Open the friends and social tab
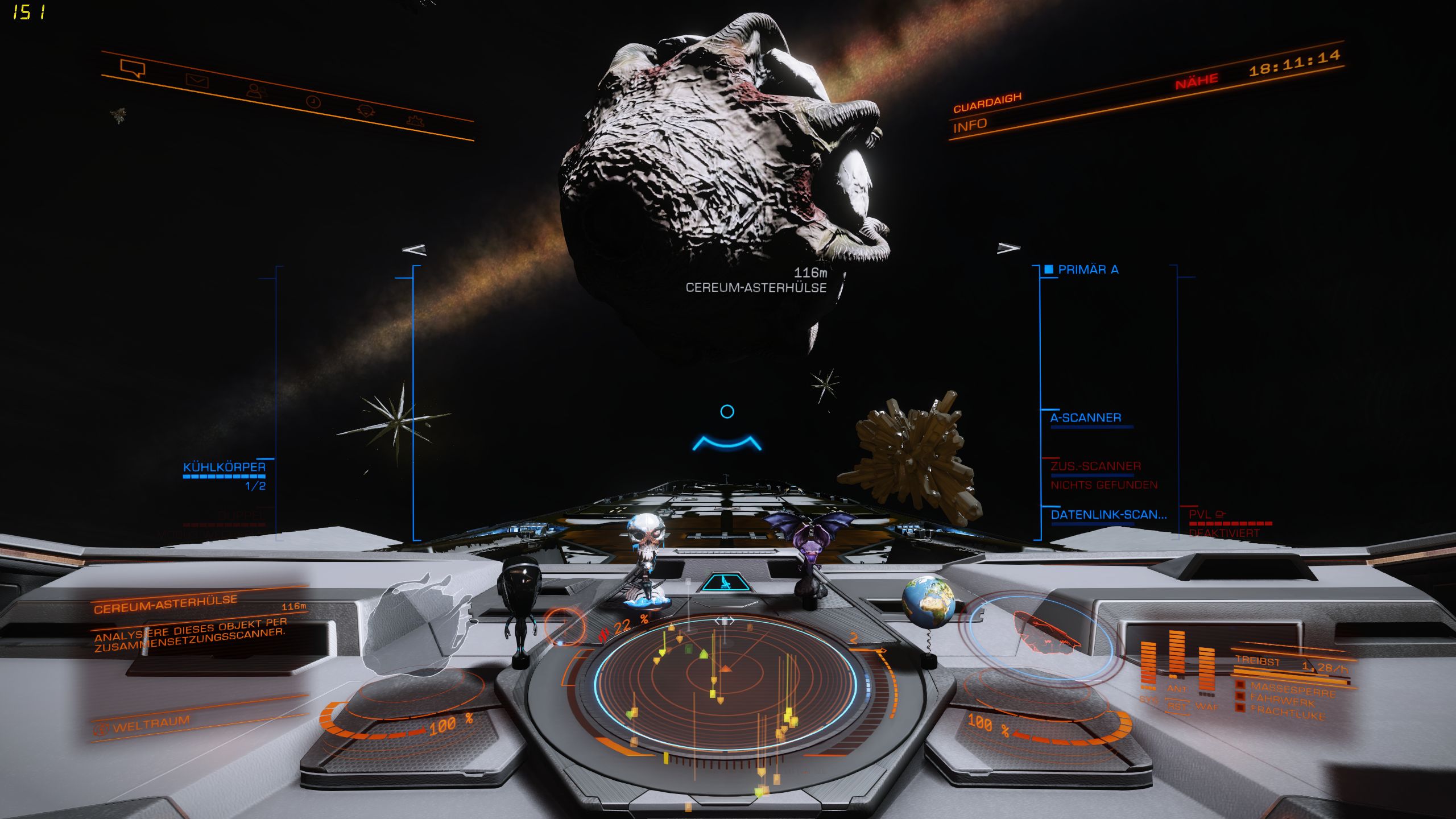Image resolution: width=1456 pixels, height=819 pixels. click(256, 91)
